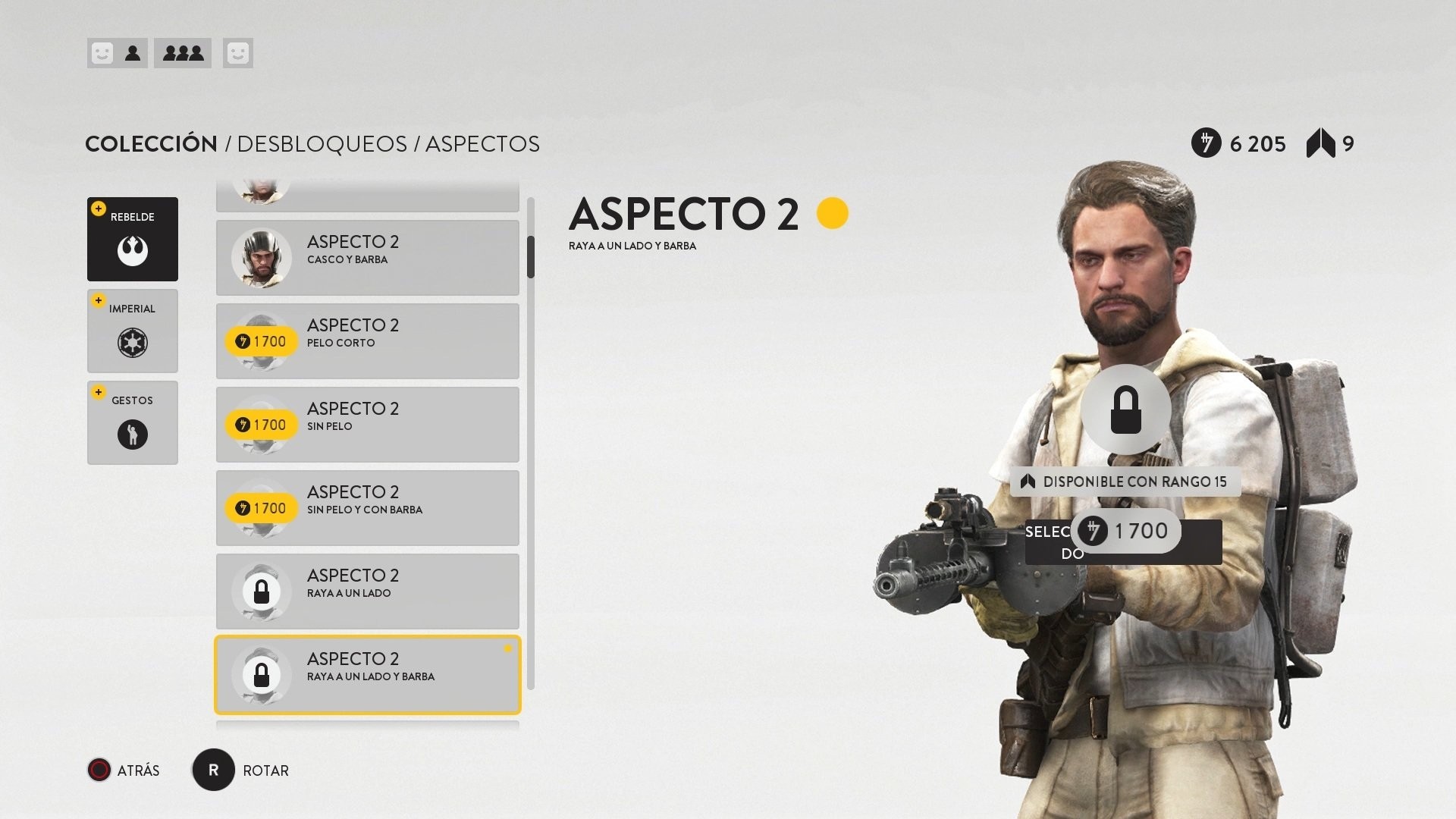1456x819 pixels.
Task: Open COLECCIÓN from the breadcrumb
Action: (x=150, y=143)
